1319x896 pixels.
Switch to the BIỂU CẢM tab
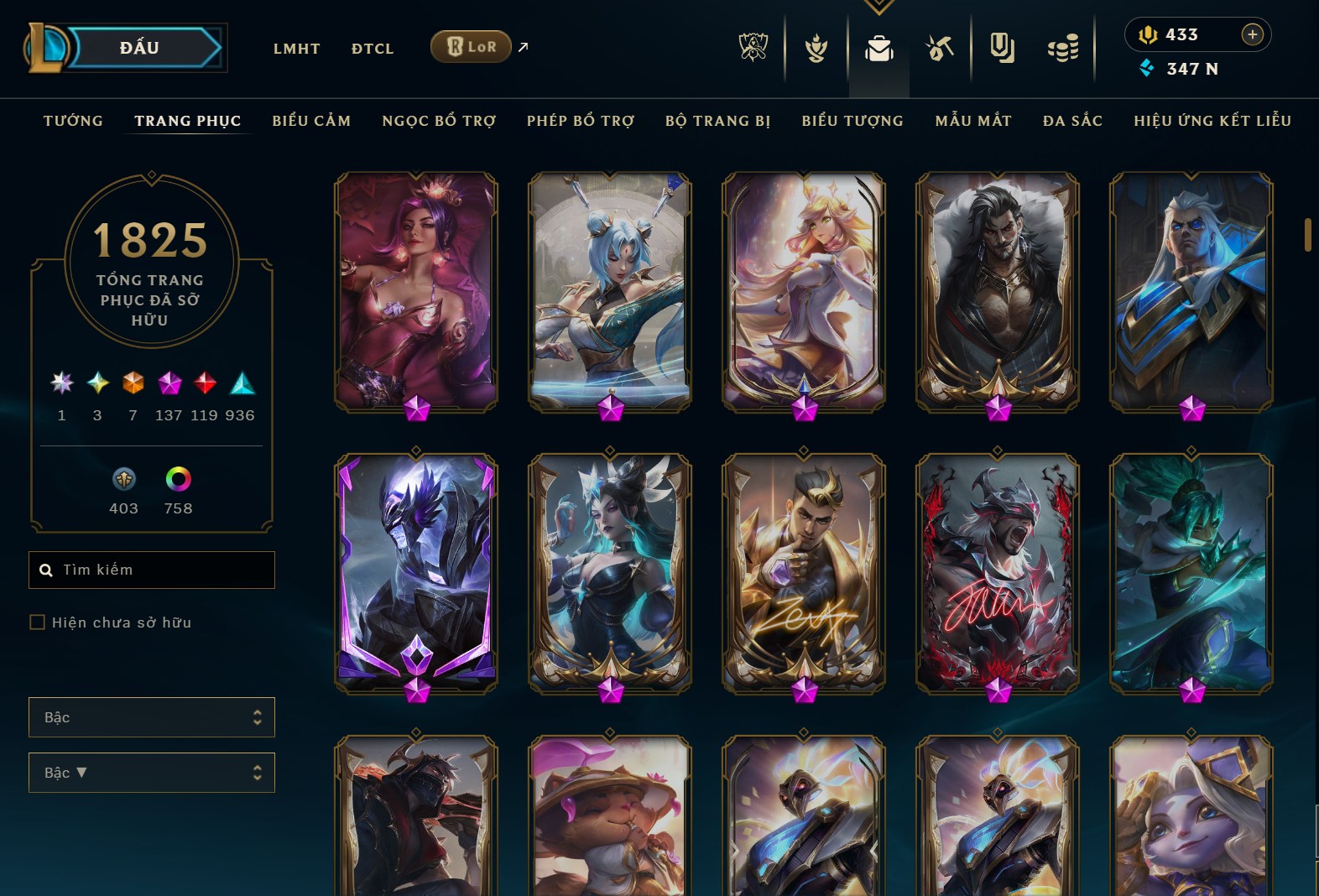tap(311, 121)
